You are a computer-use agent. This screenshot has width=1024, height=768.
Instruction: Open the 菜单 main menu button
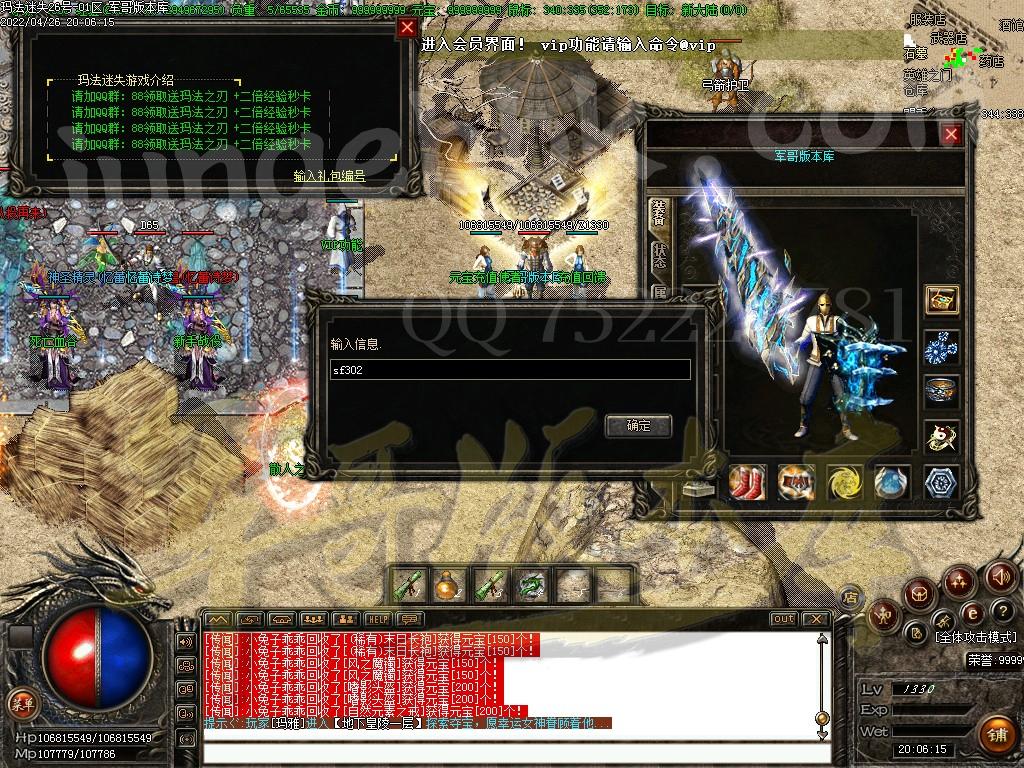click(21, 703)
